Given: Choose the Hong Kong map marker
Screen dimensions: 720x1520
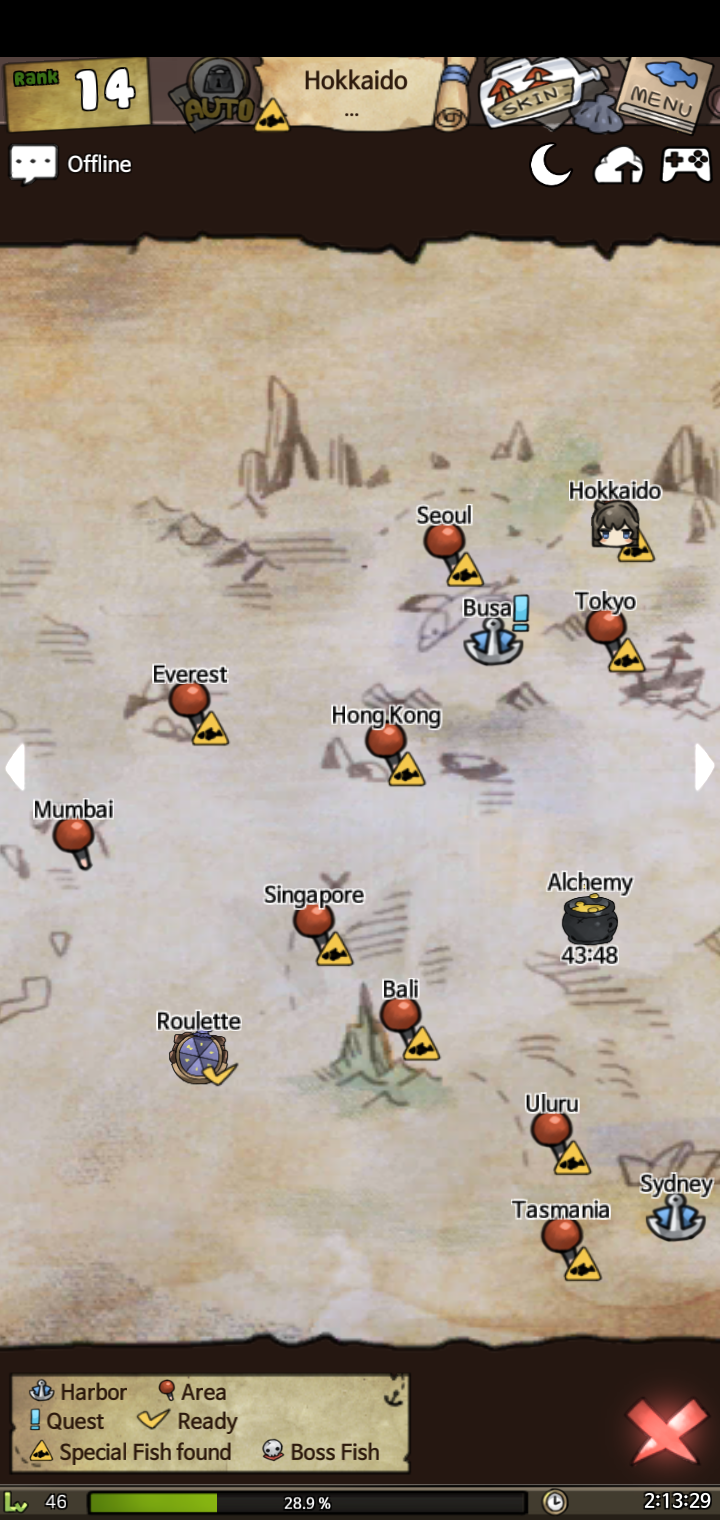Looking at the screenshot, I should tap(385, 741).
